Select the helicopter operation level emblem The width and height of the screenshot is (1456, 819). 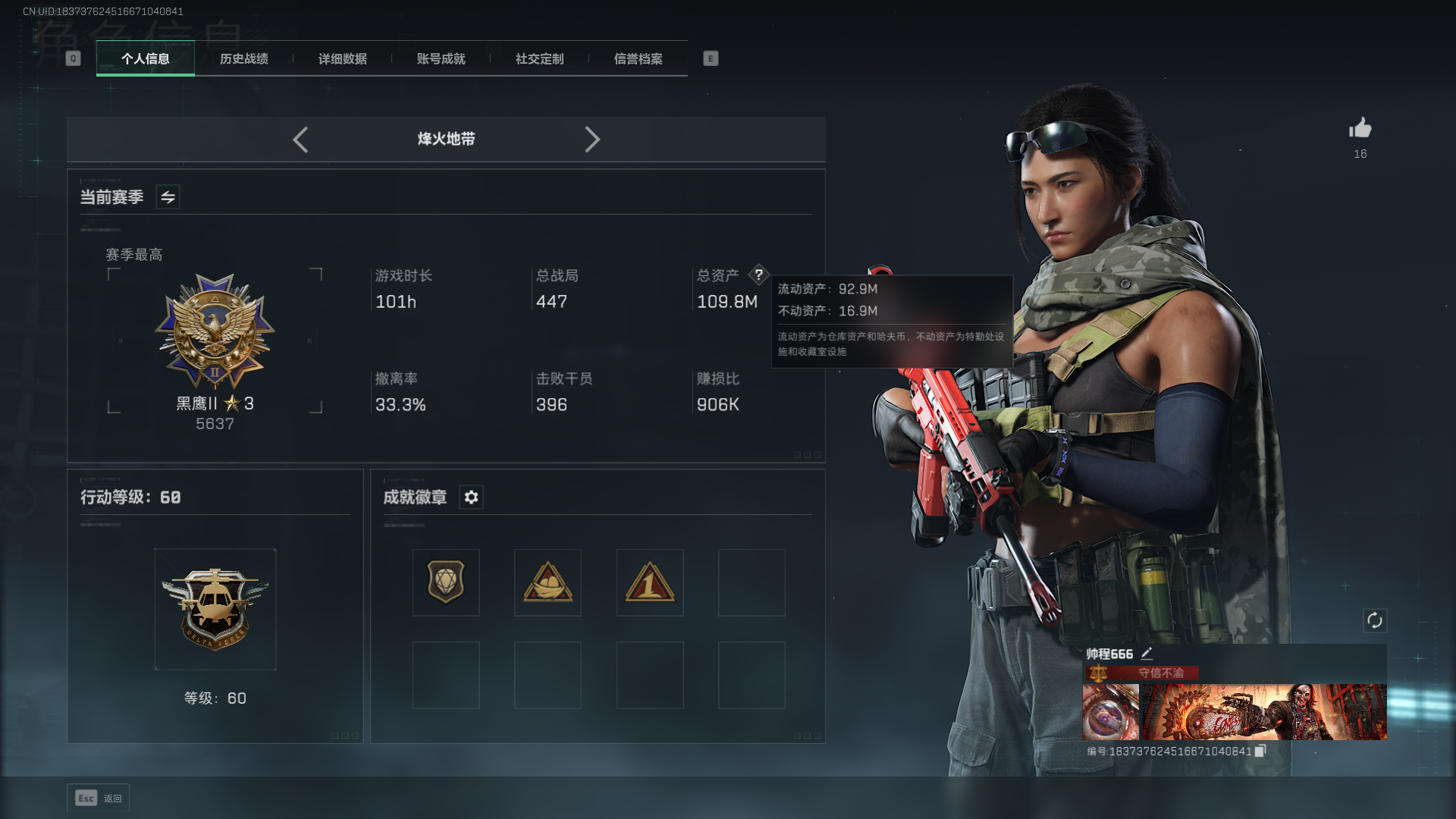215,609
